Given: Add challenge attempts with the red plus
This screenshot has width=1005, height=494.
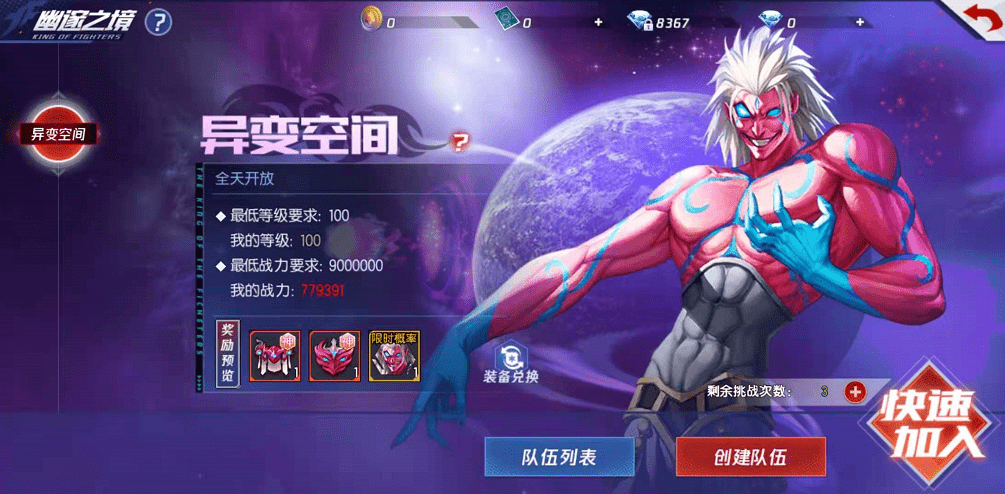Looking at the screenshot, I should click(x=855, y=391).
